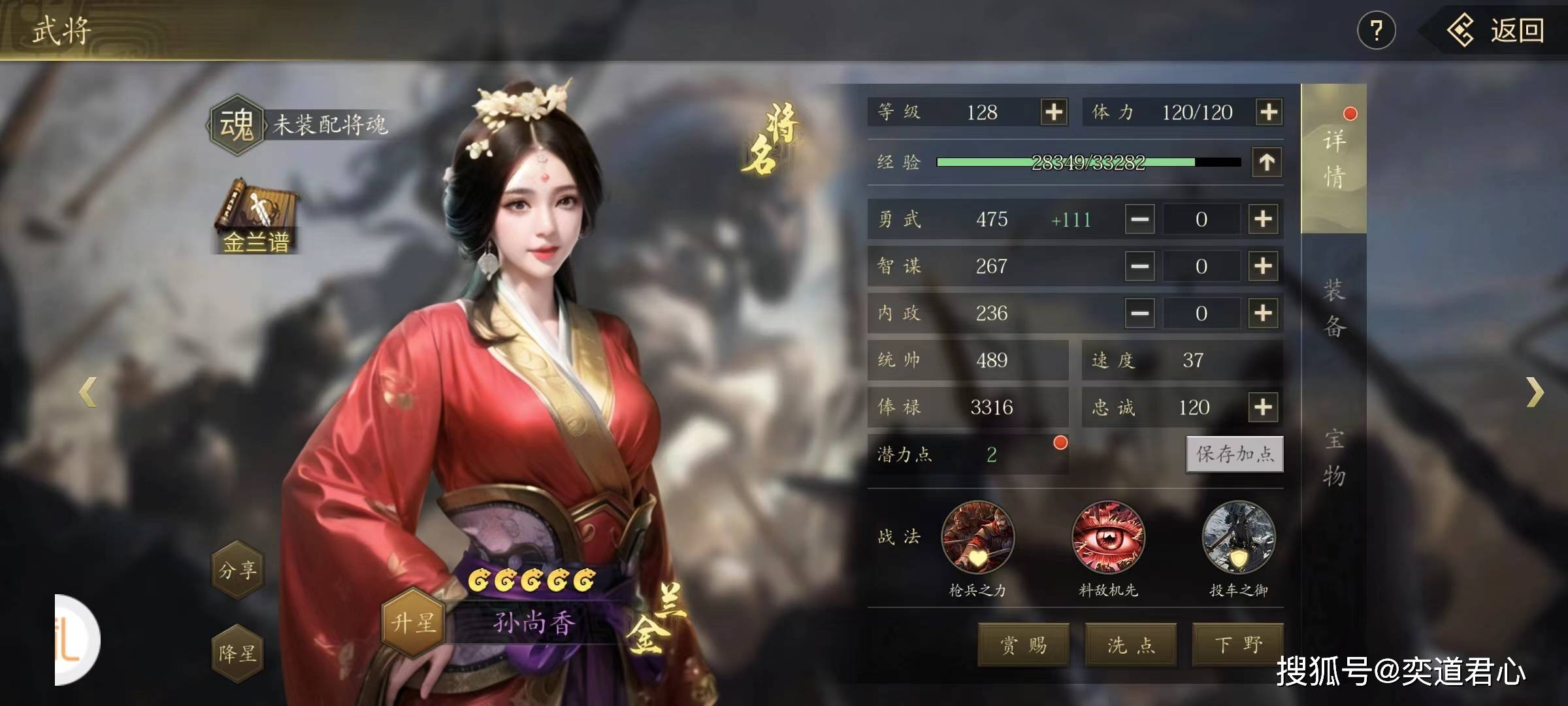Click the 返回 back button
Viewport: 1568px width, 706px height.
point(1497,31)
